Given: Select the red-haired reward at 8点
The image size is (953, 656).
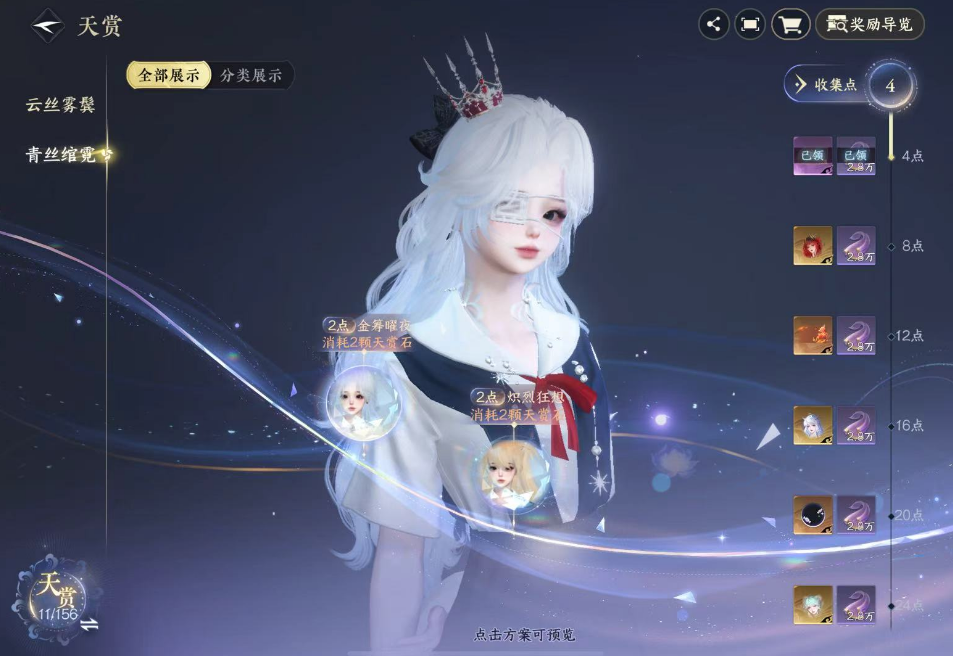Looking at the screenshot, I should click(x=812, y=246).
